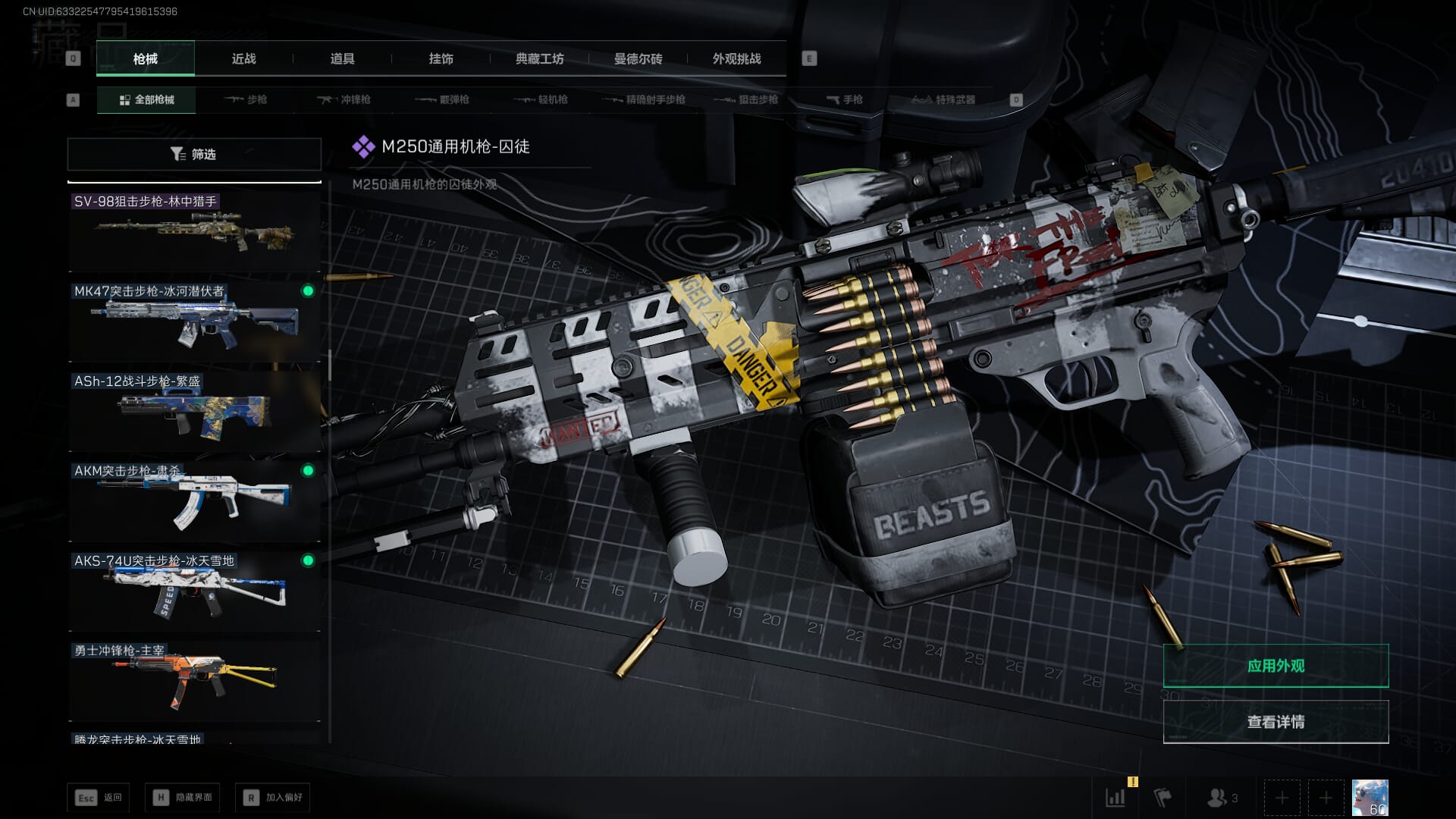Screen dimensions: 1456x819
Task: Open the player avatar profile
Action: click(1370, 798)
